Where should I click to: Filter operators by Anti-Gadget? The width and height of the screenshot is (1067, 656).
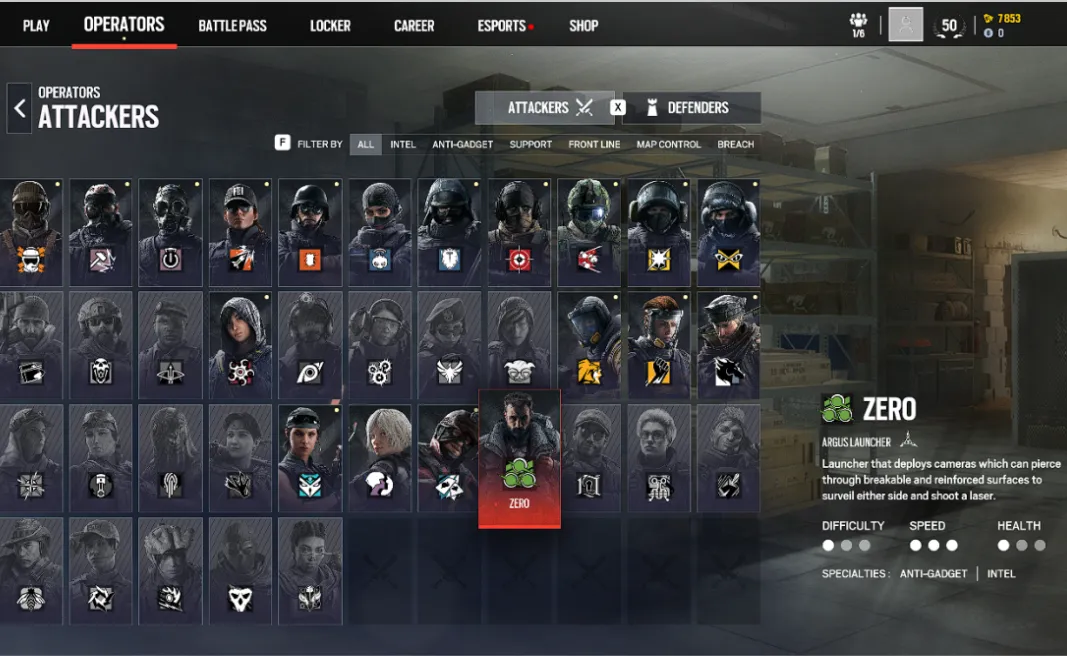click(x=462, y=144)
